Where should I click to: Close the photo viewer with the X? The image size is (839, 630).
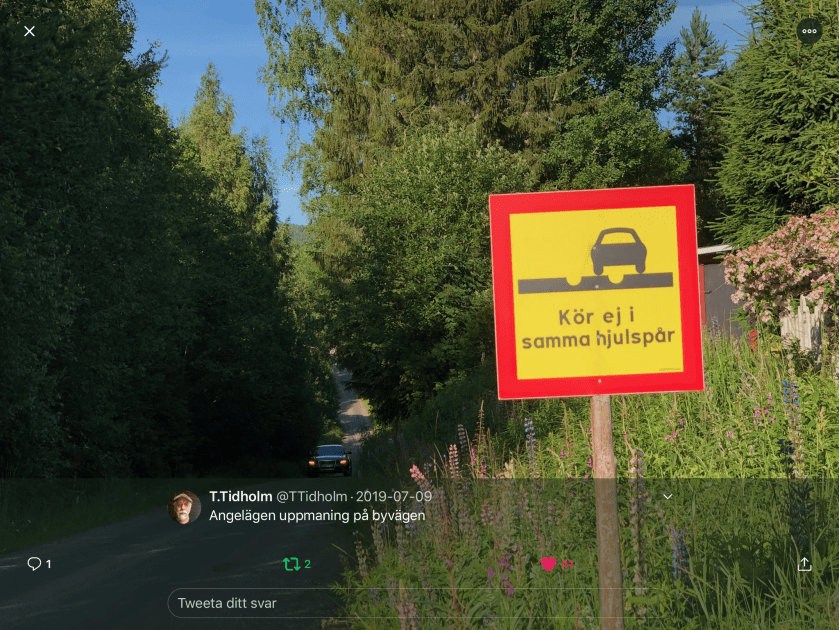tap(29, 31)
